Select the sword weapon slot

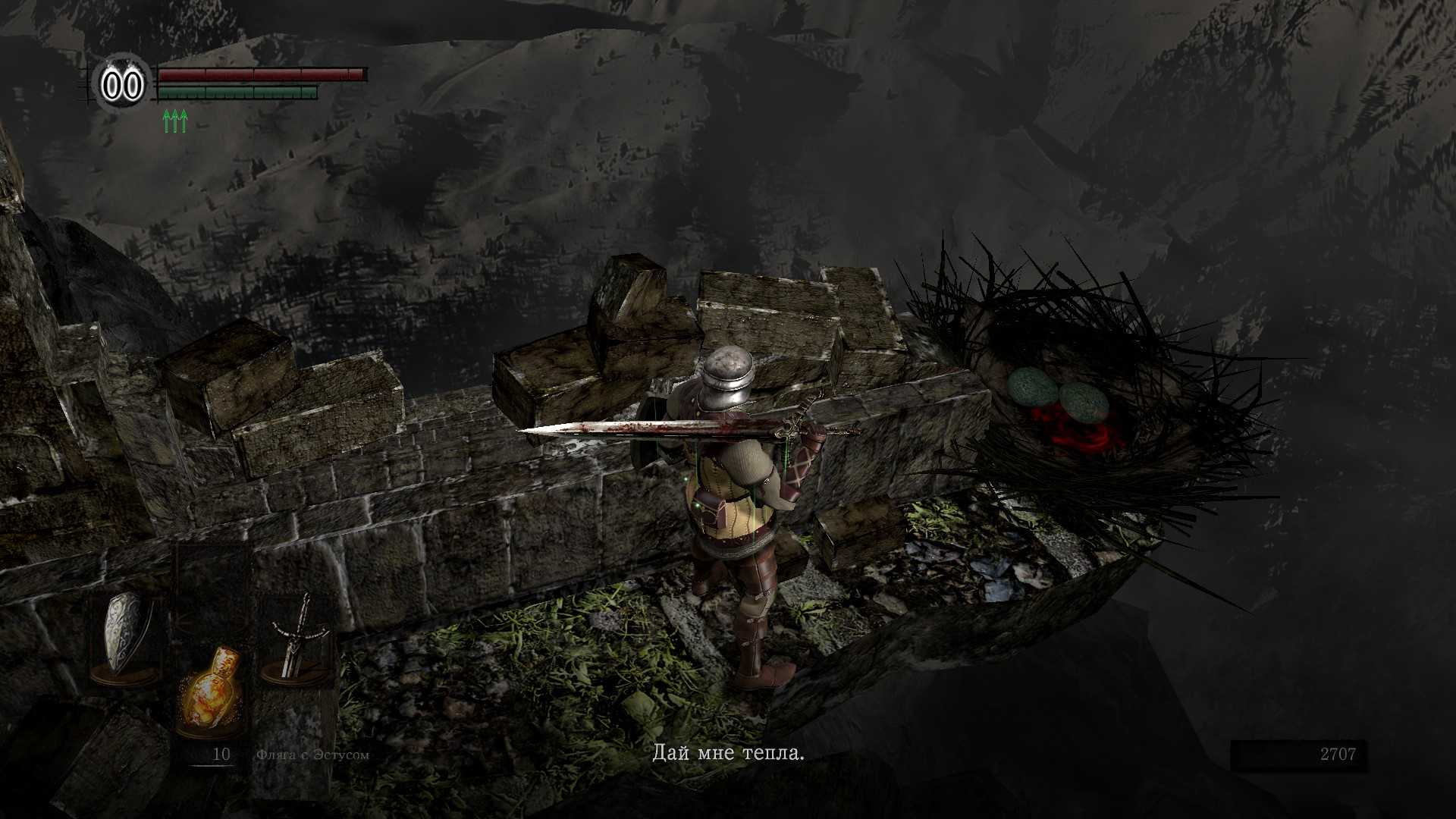click(x=297, y=637)
